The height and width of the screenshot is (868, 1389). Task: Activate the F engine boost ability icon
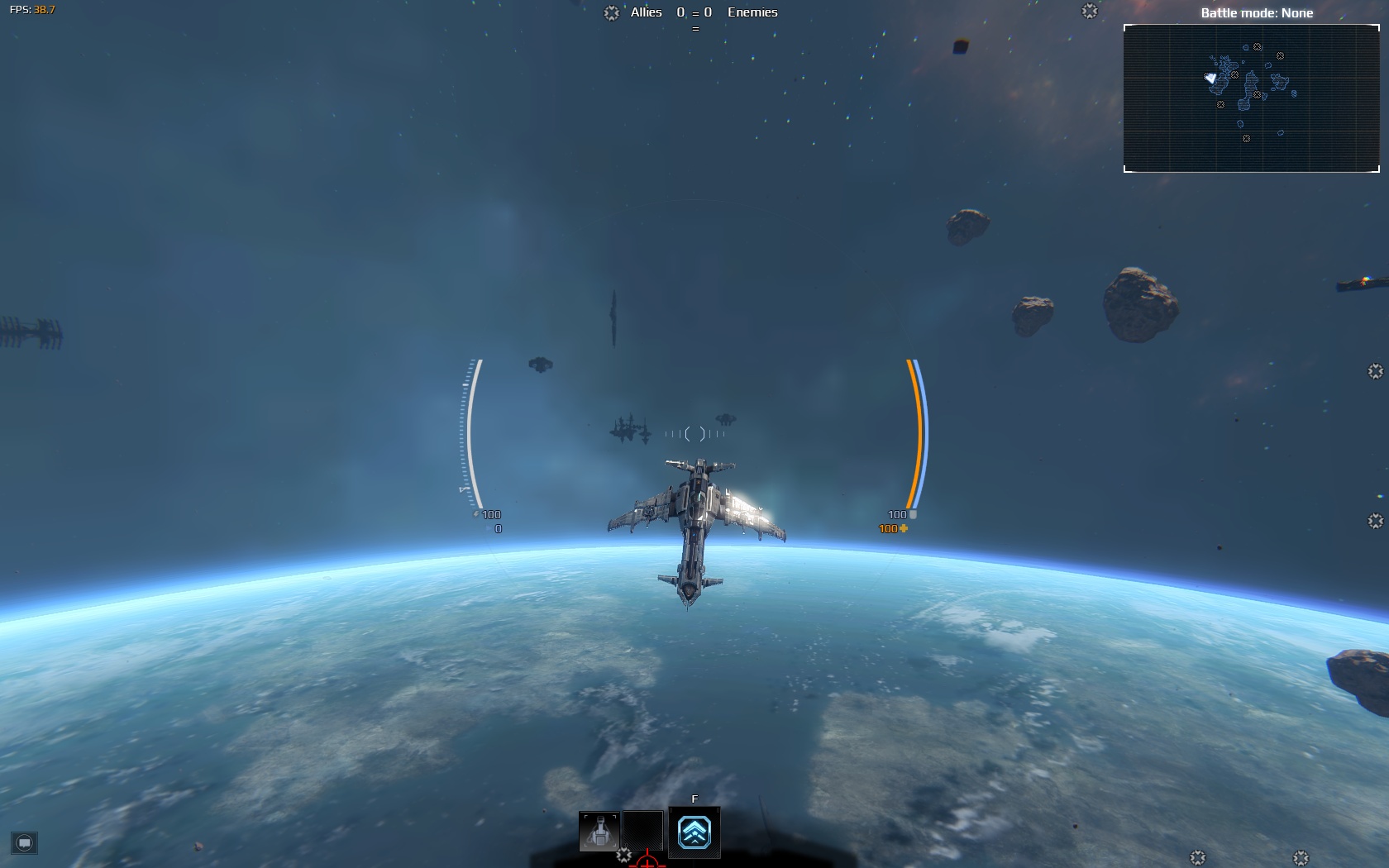tap(694, 832)
